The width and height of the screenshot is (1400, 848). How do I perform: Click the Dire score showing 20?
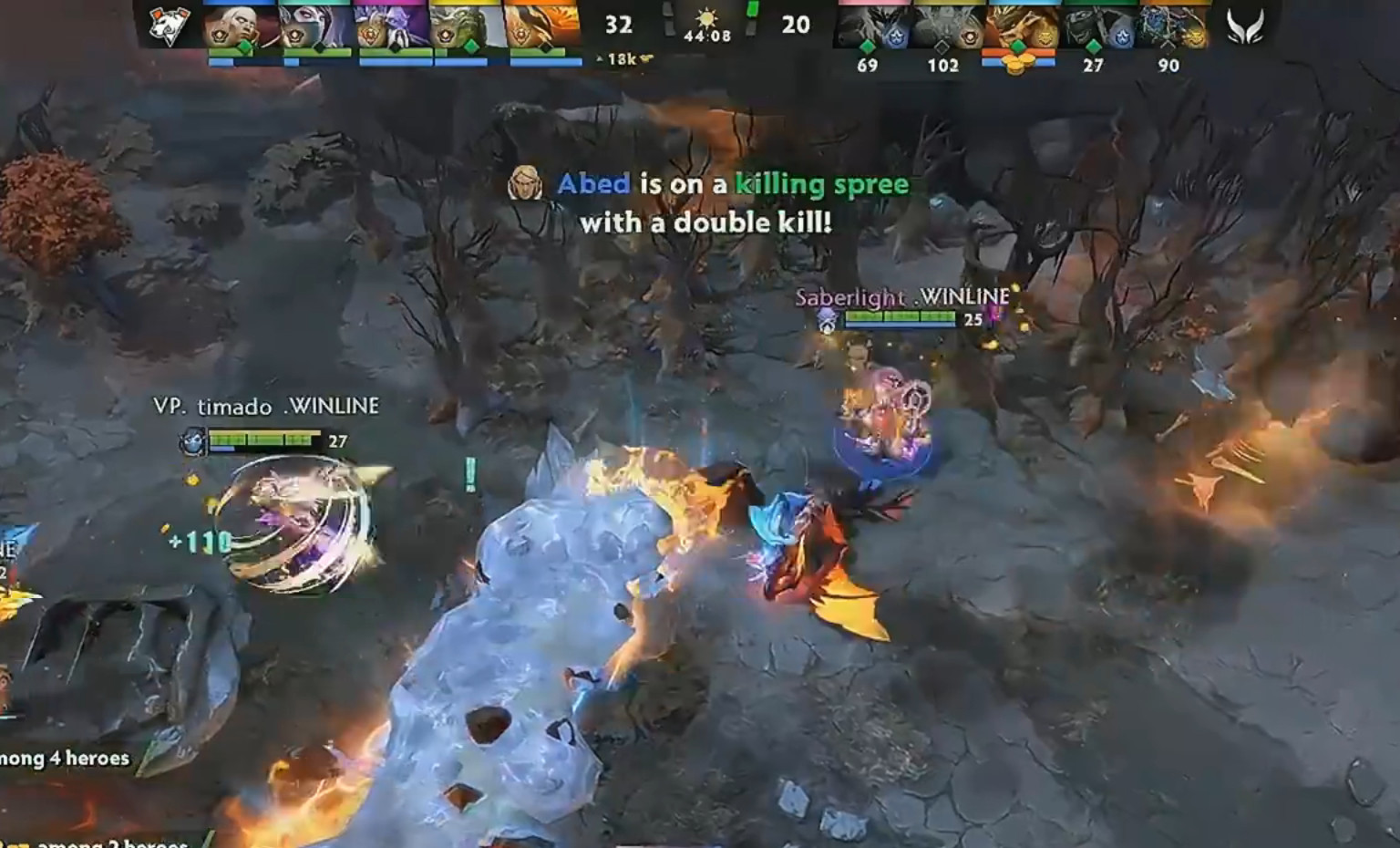coord(796,26)
